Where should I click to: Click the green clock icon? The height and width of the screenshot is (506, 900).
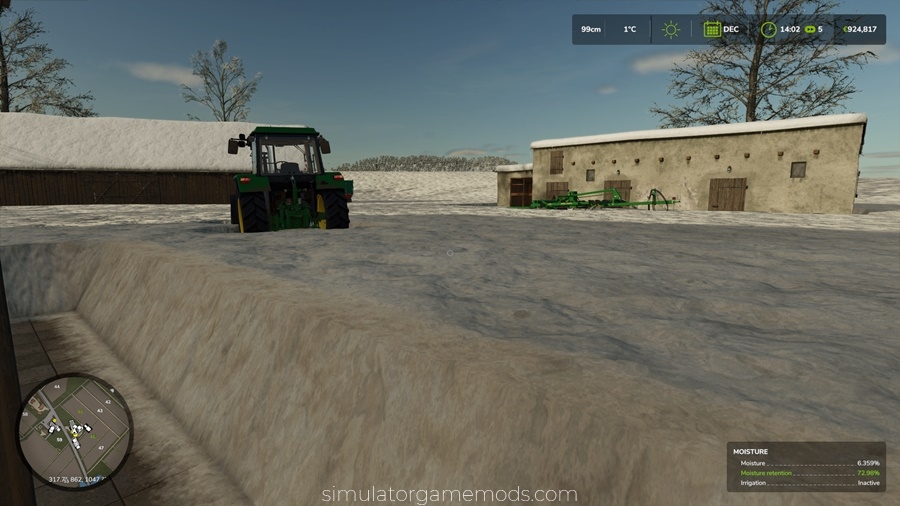coord(768,29)
